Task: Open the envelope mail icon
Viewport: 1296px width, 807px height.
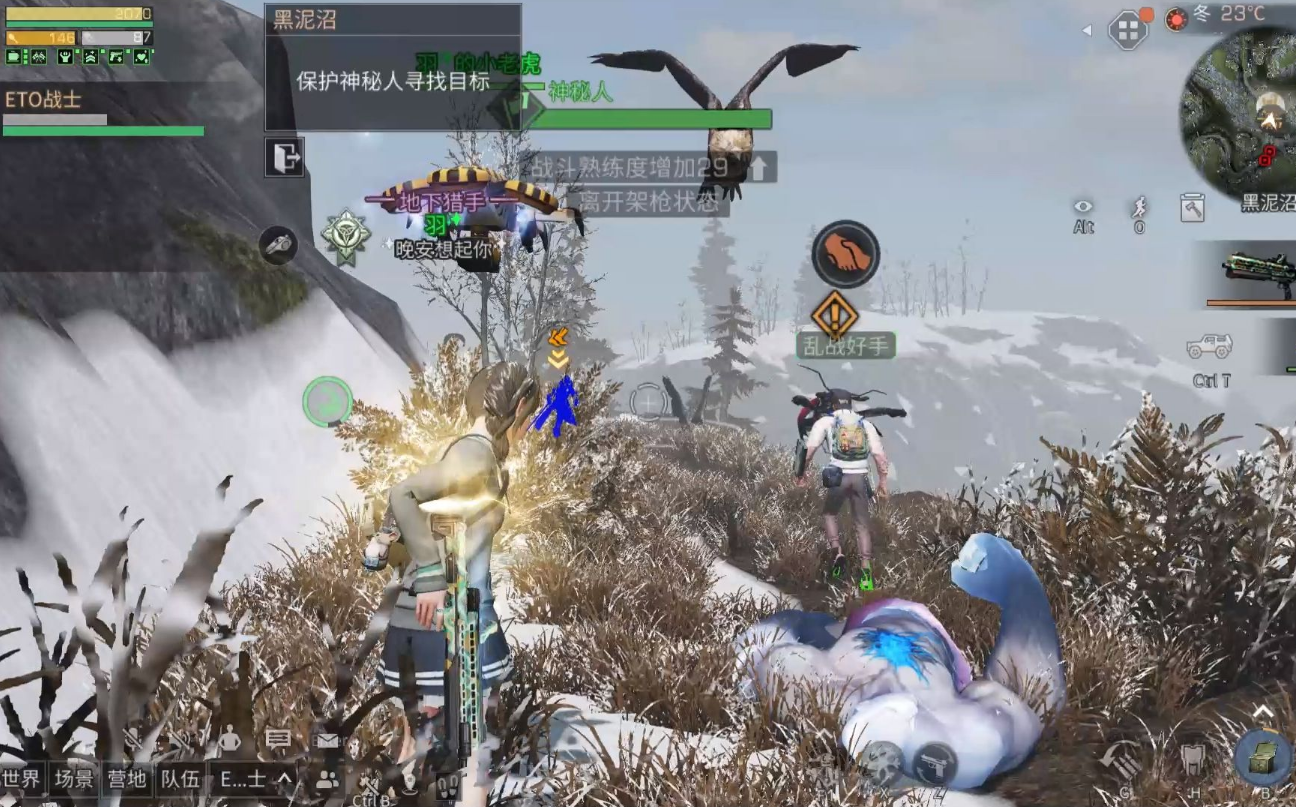Action: pyautogui.click(x=327, y=740)
